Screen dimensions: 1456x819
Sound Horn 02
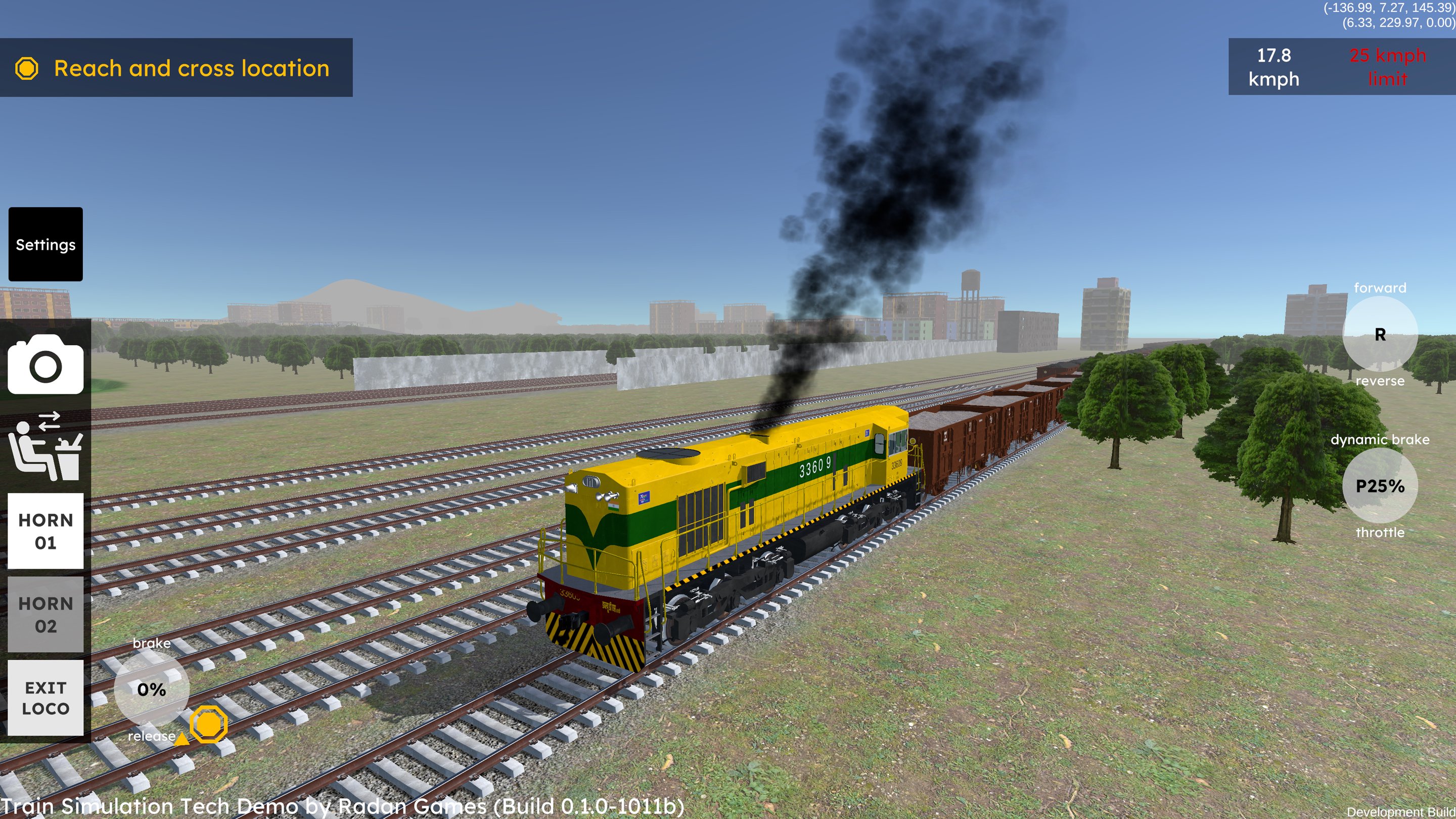45,615
